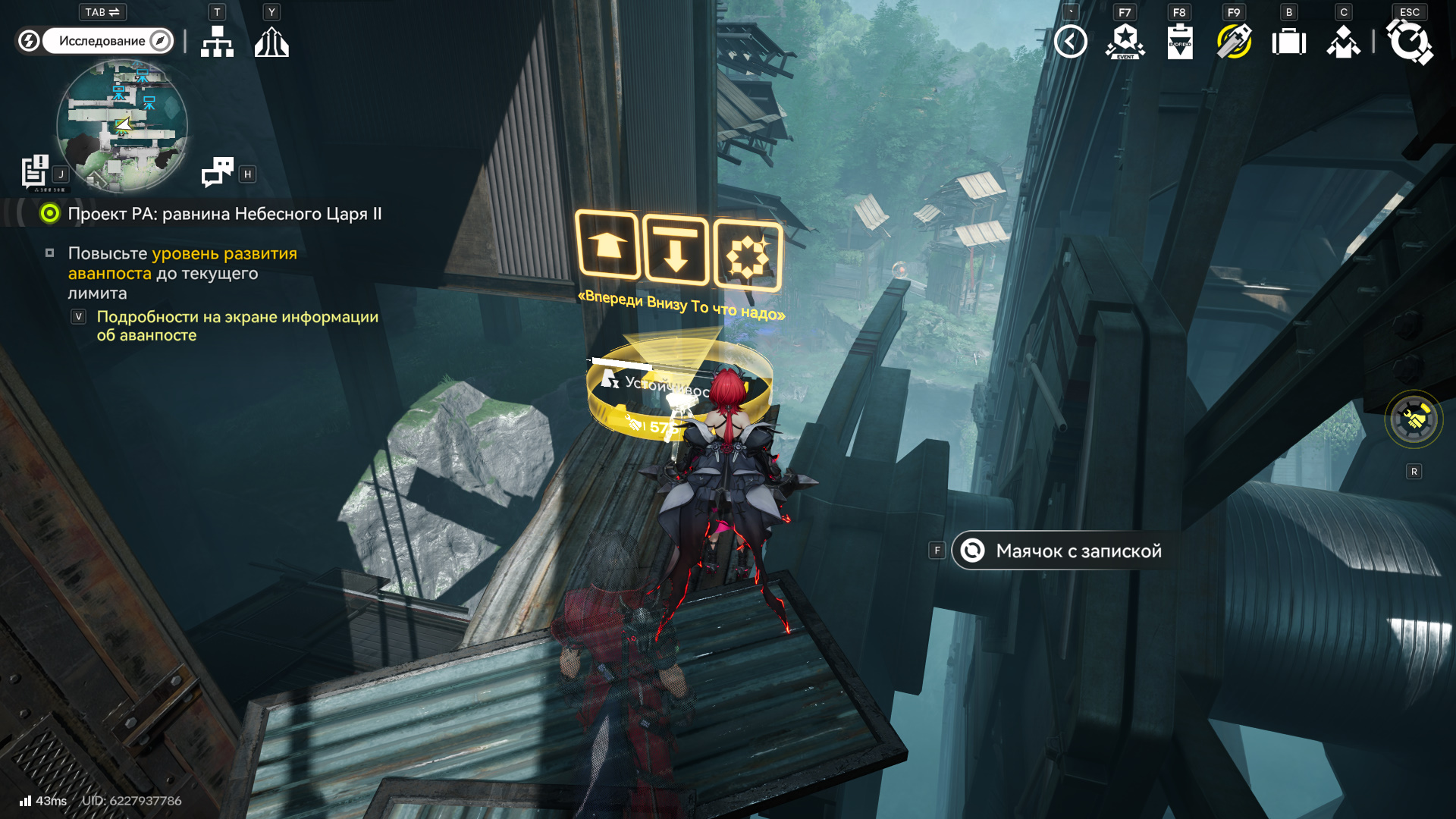Open the backpack inventory
The width and height of the screenshot is (1456, 819).
click(1288, 42)
